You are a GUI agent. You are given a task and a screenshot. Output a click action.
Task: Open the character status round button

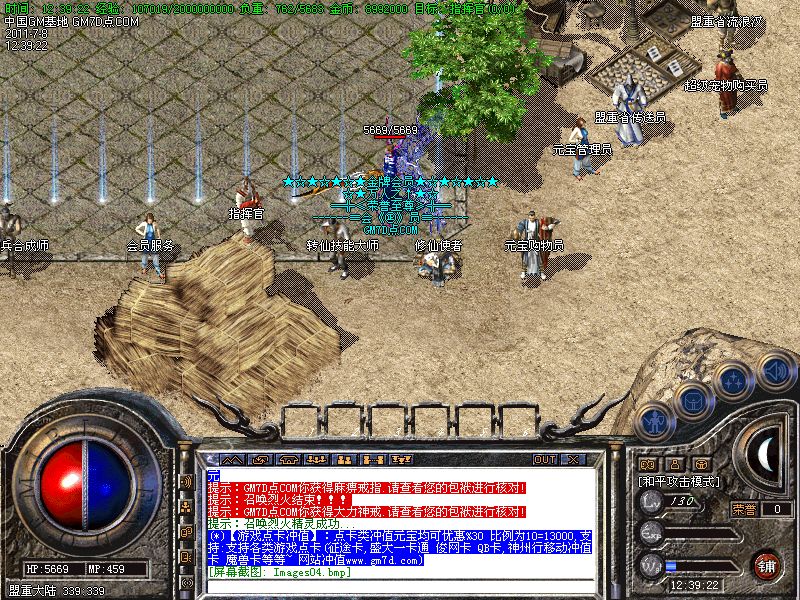tap(654, 423)
